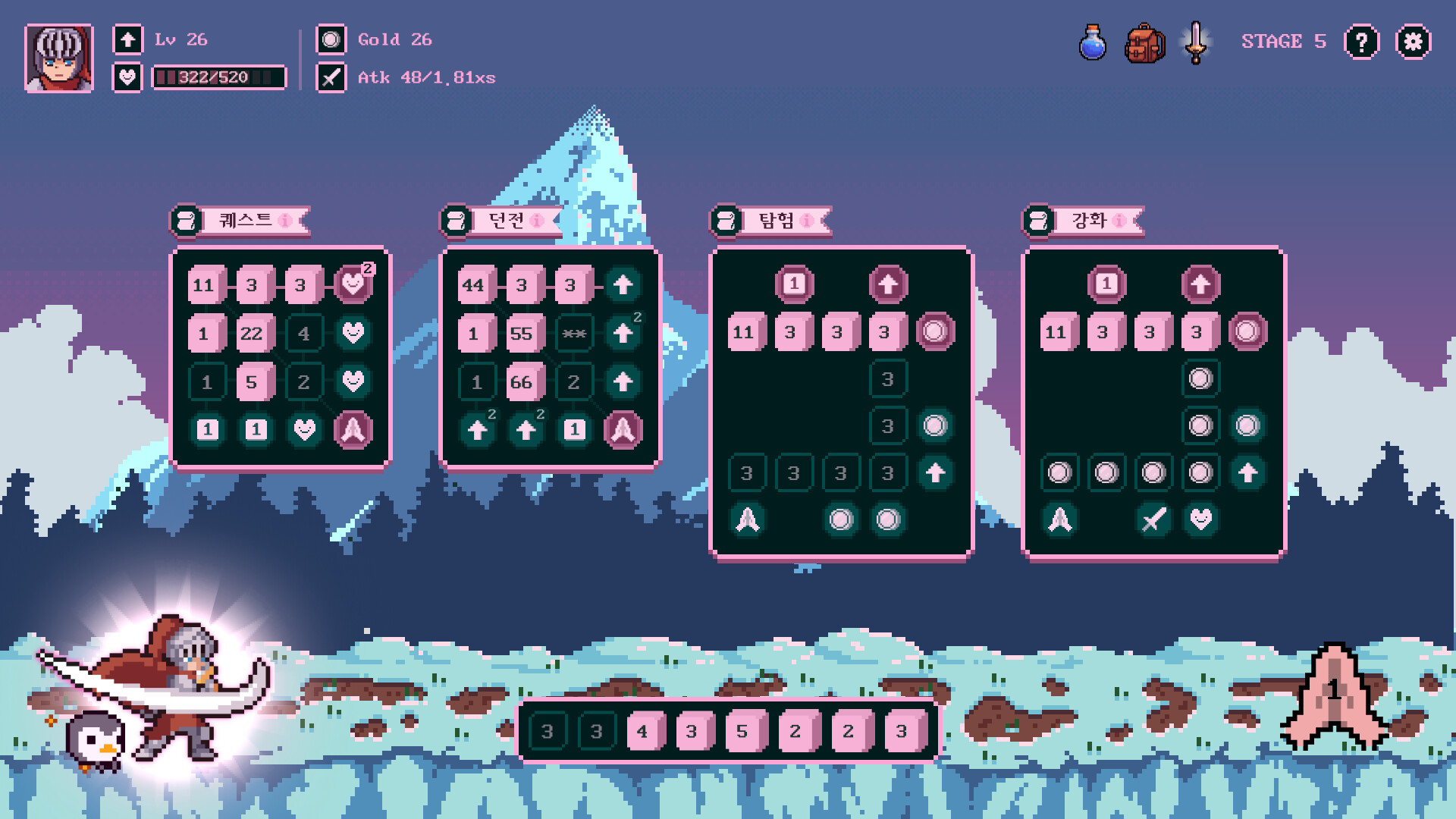This screenshot has height=819, width=1456.
Task: Click the heart tile with 2 badge
Action: [353, 284]
